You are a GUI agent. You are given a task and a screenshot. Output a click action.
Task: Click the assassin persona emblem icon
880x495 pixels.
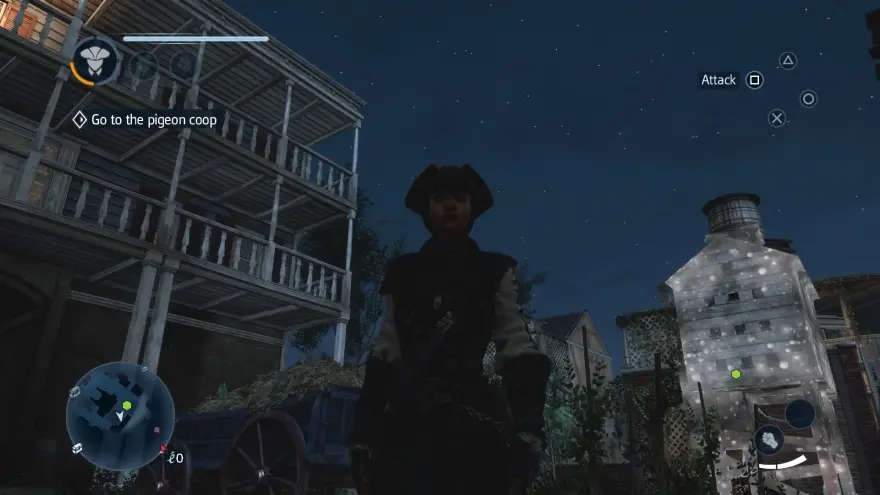tap(96, 61)
